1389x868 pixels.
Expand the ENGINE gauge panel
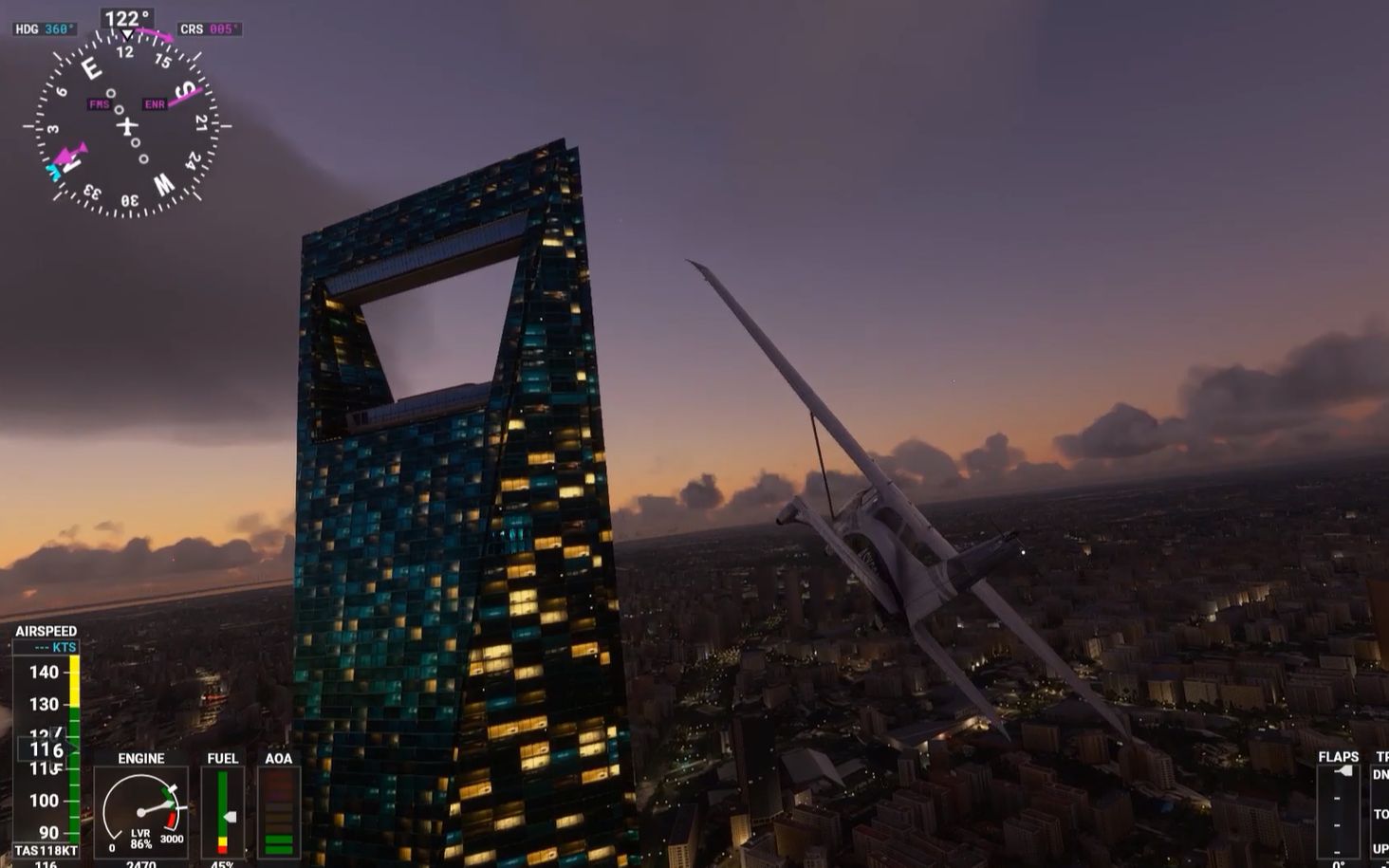(139, 758)
